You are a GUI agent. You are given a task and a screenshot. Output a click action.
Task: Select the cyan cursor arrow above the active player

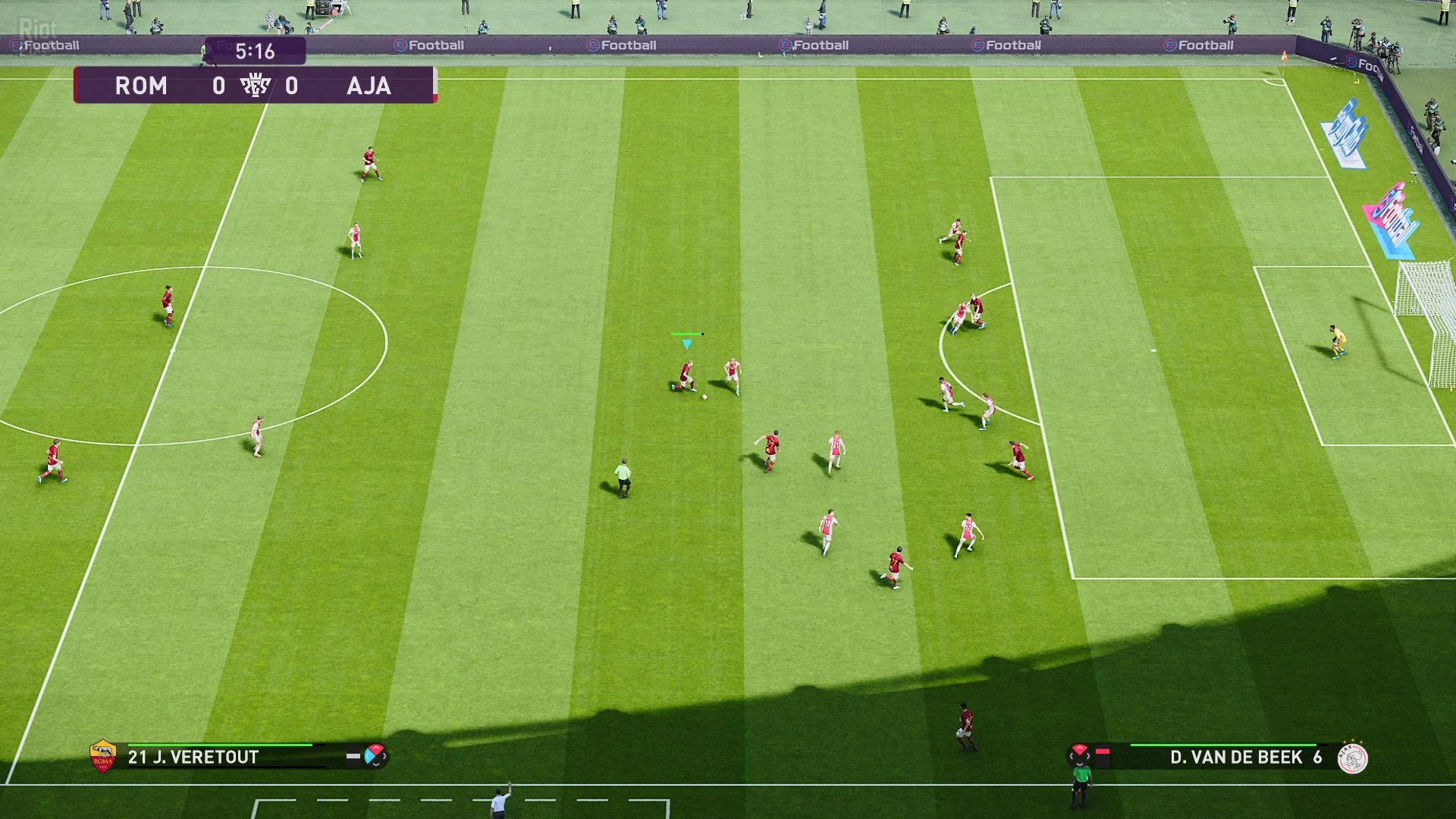687,345
